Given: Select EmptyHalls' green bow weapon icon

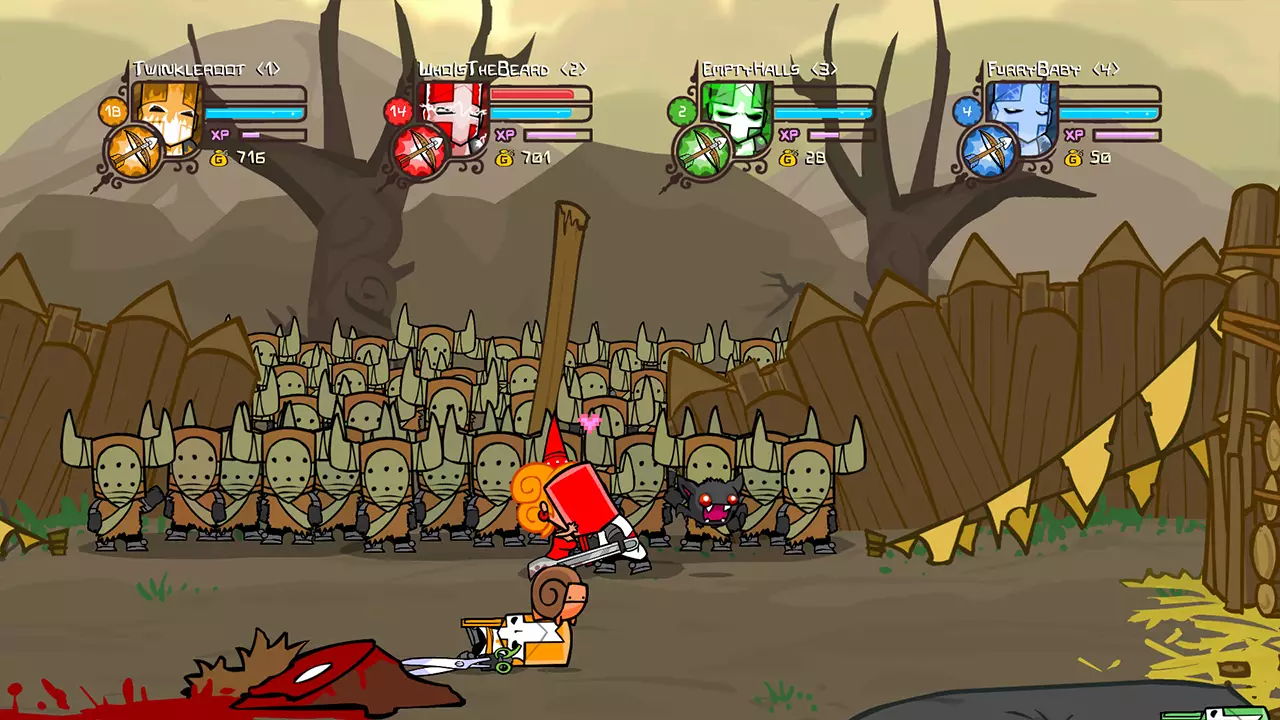Looking at the screenshot, I should 703,149.
